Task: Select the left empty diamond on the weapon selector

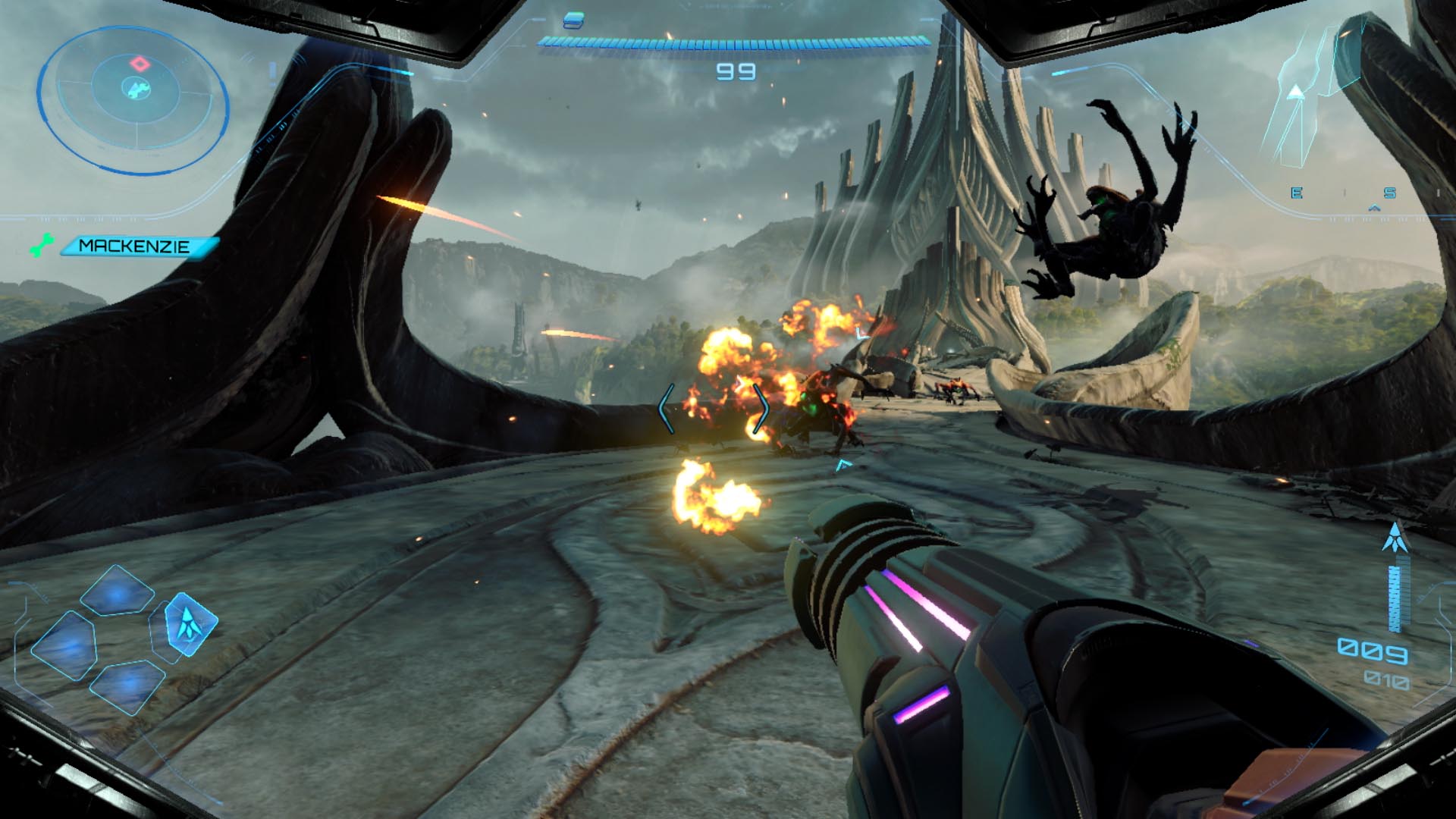Action: coord(64,645)
